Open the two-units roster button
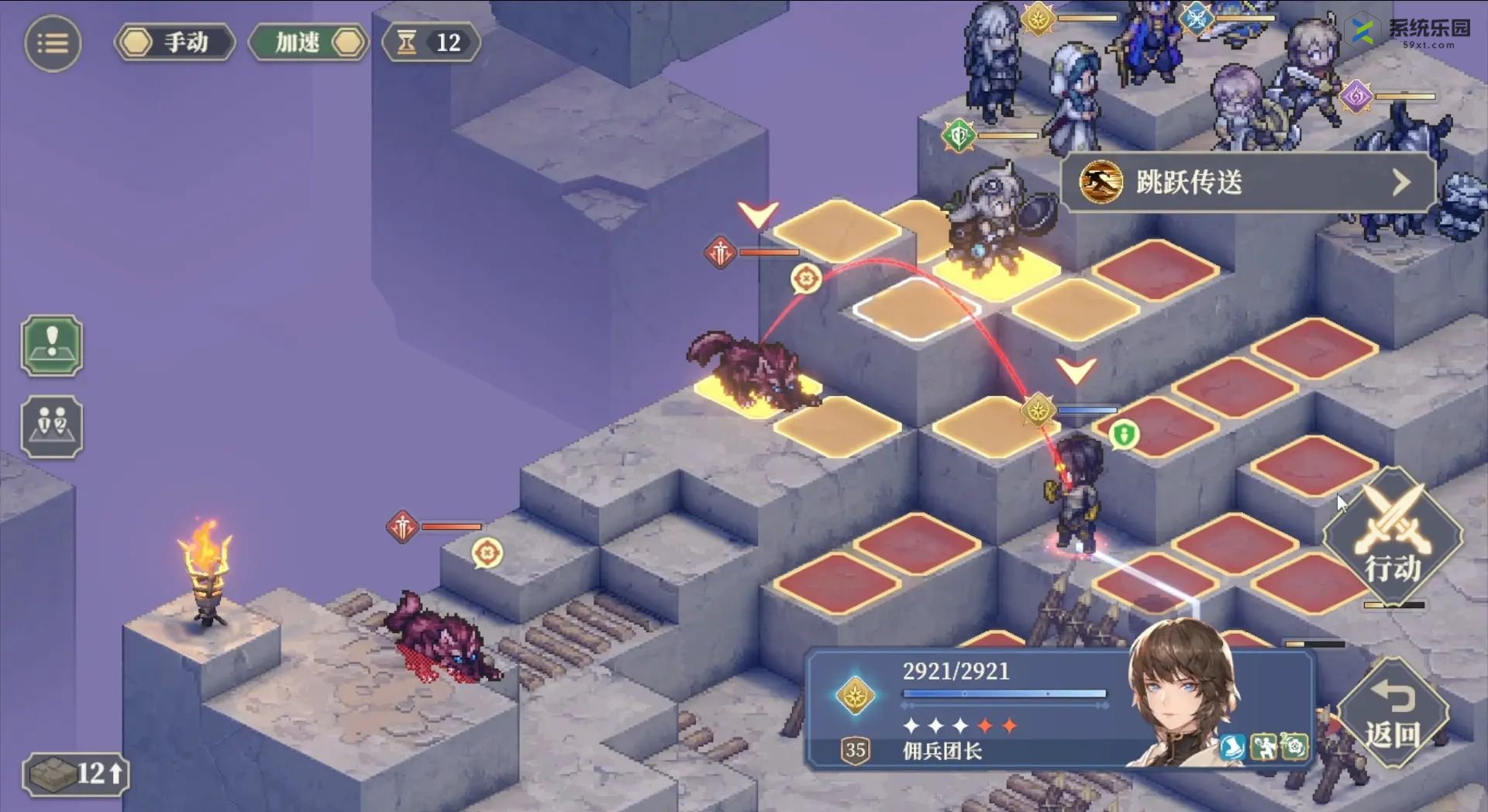This screenshot has height=812, width=1488. pos(52,427)
